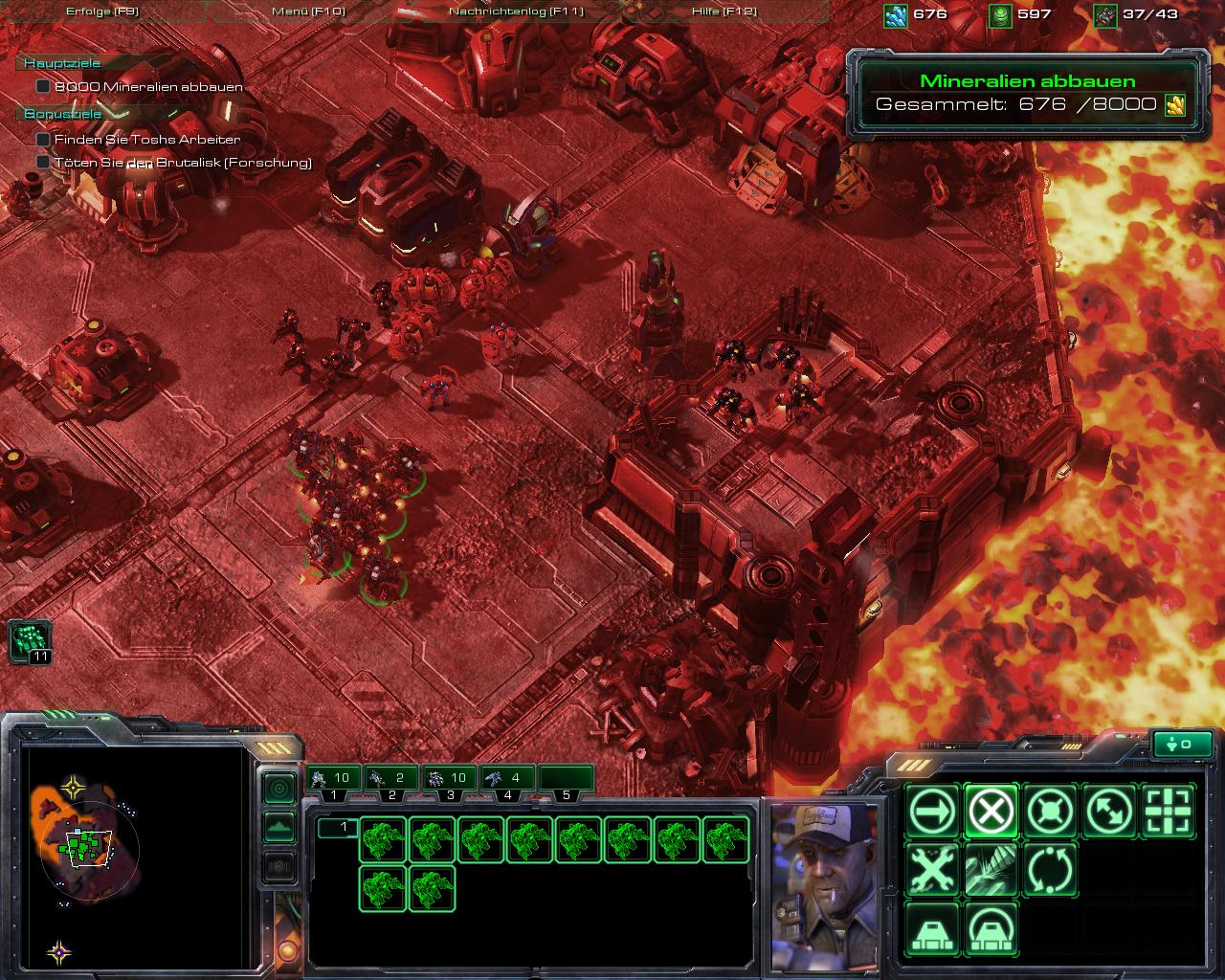Open the basic structures build menu
This screenshot has width=1225, height=980.
tap(931, 929)
